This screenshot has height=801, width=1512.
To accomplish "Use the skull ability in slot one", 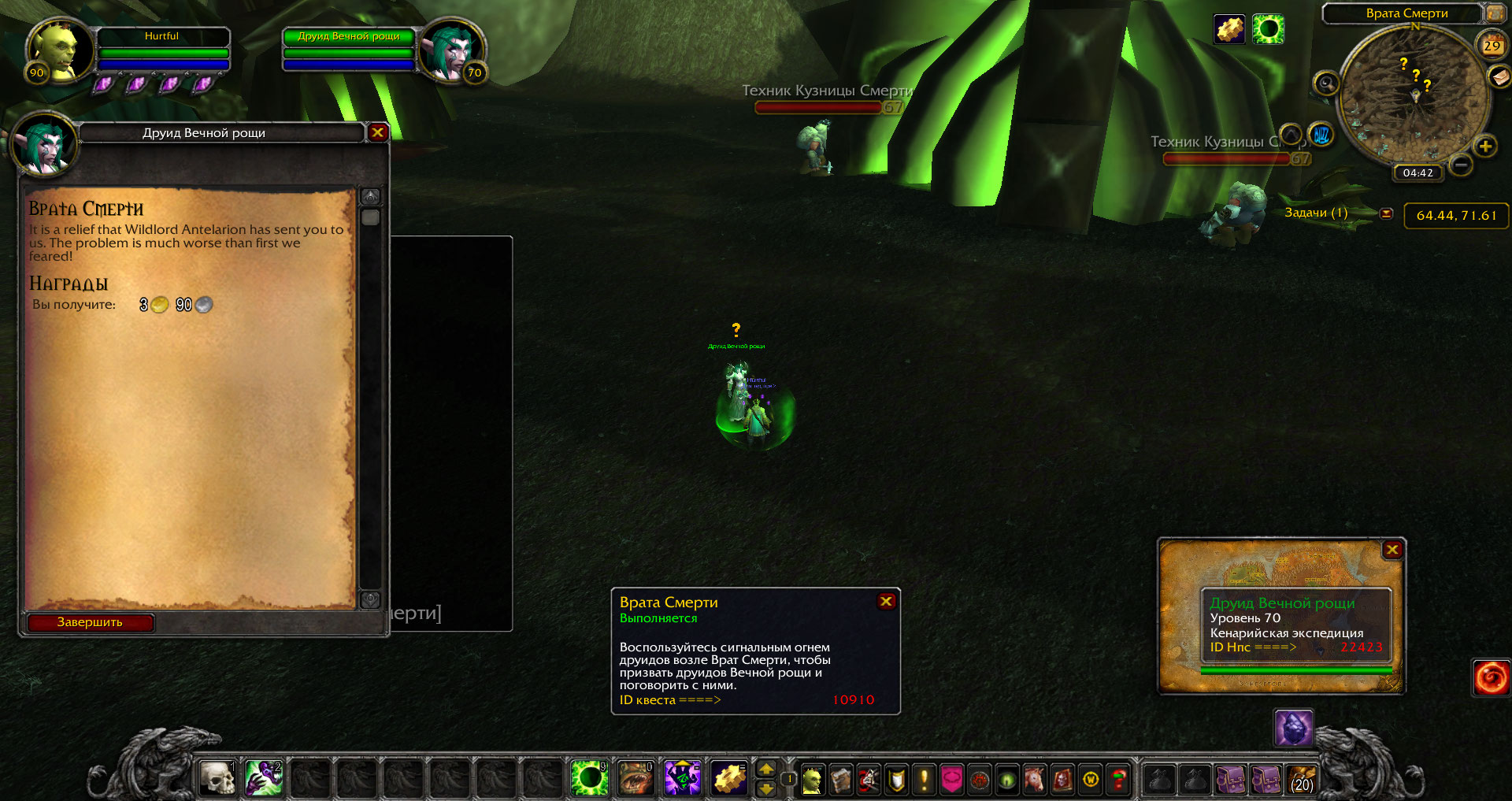I will [217, 778].
